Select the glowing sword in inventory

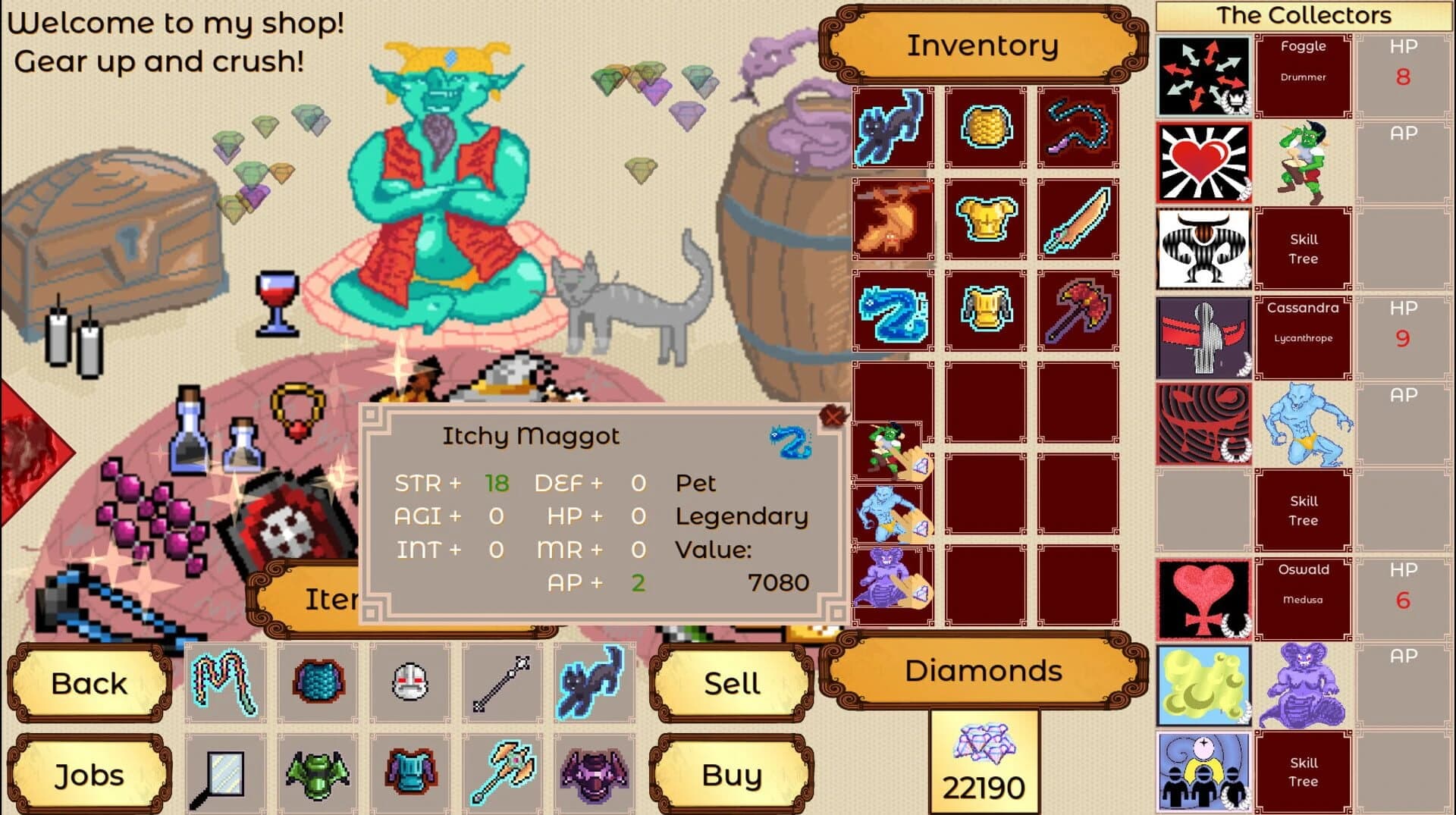pos(1077,219)
